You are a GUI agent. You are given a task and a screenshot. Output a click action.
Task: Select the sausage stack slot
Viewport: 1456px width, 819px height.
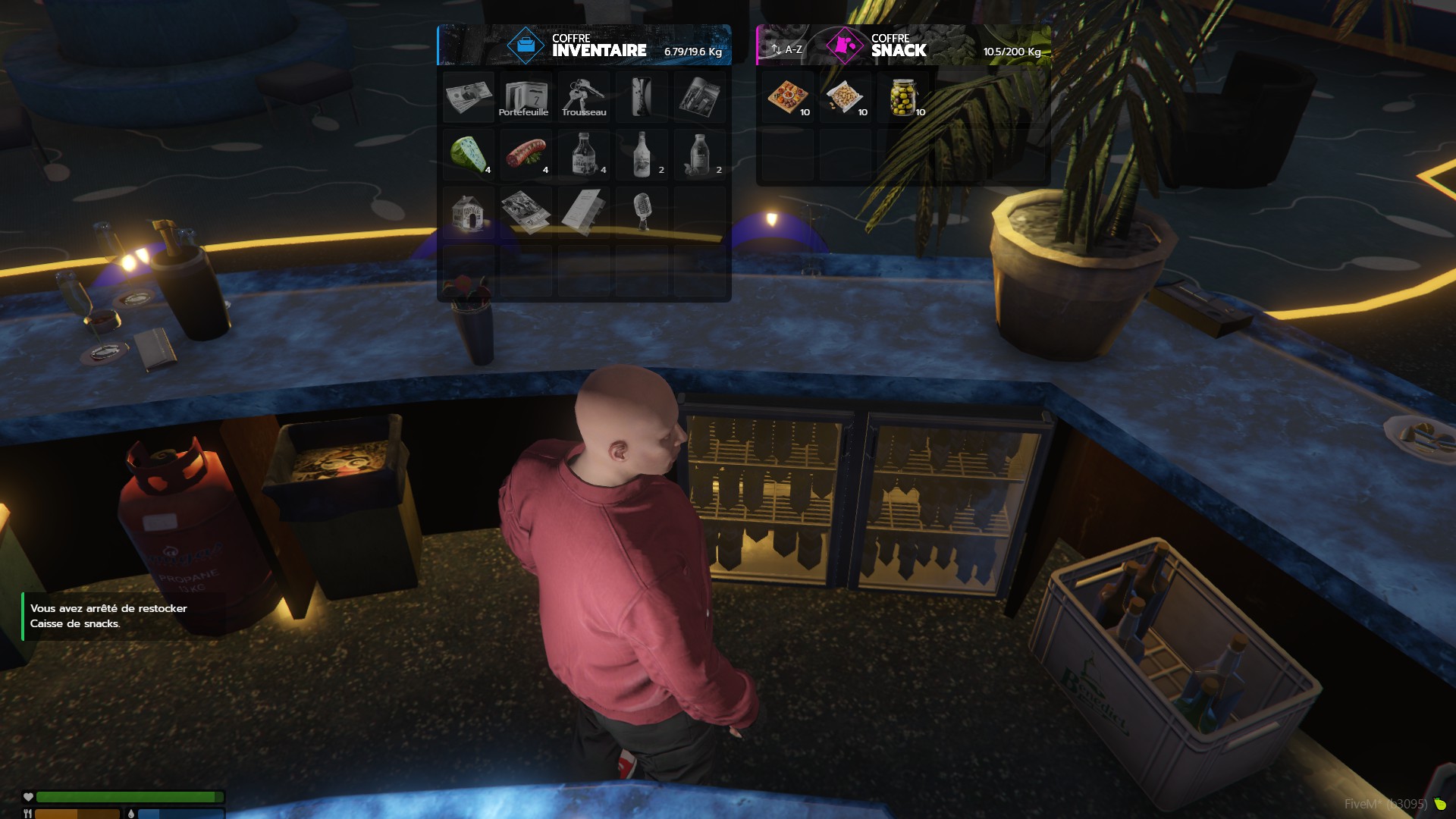point(526,154)
